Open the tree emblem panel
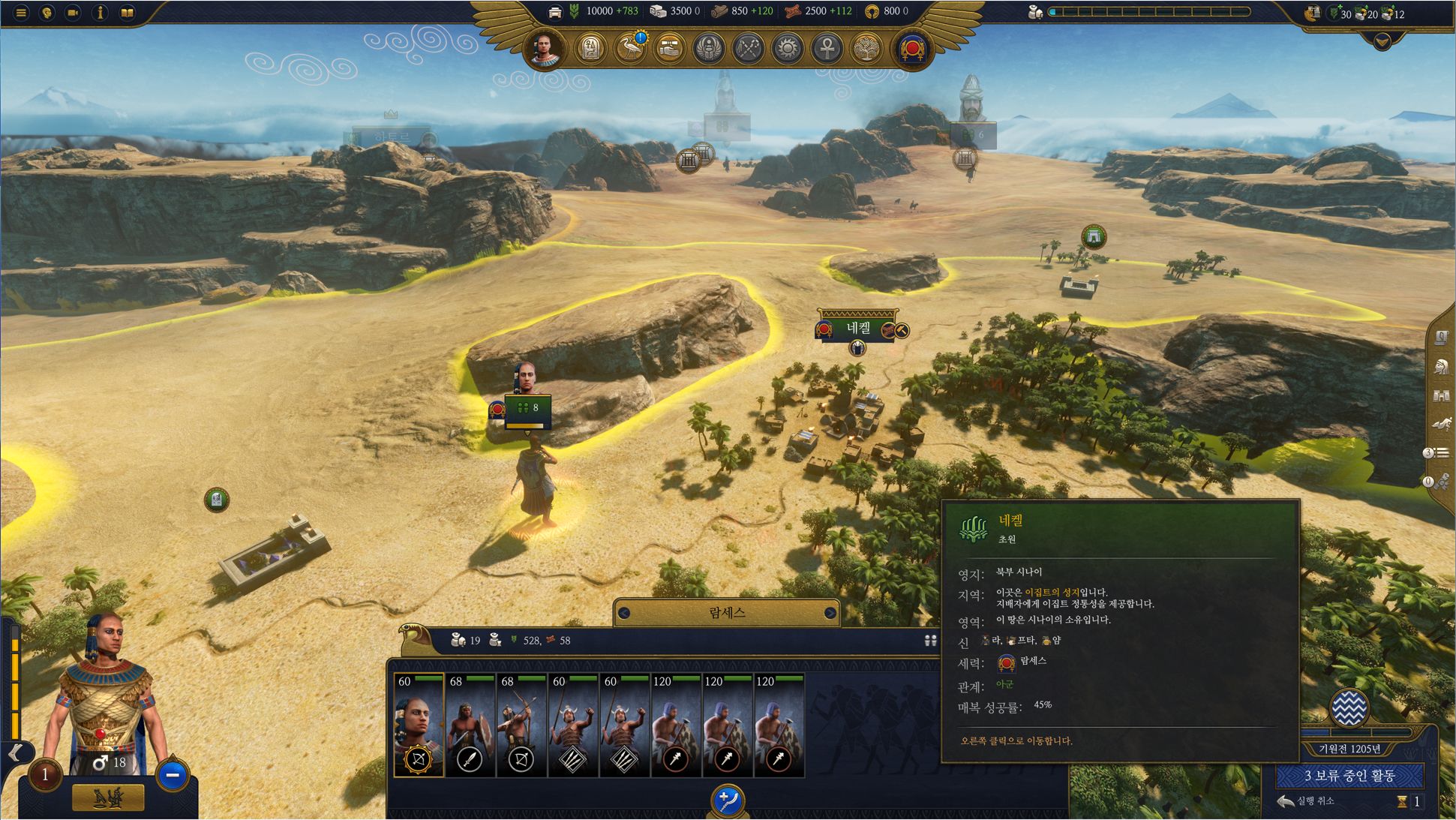This screenshot has height=820, width=1456. tap(865, 50)
